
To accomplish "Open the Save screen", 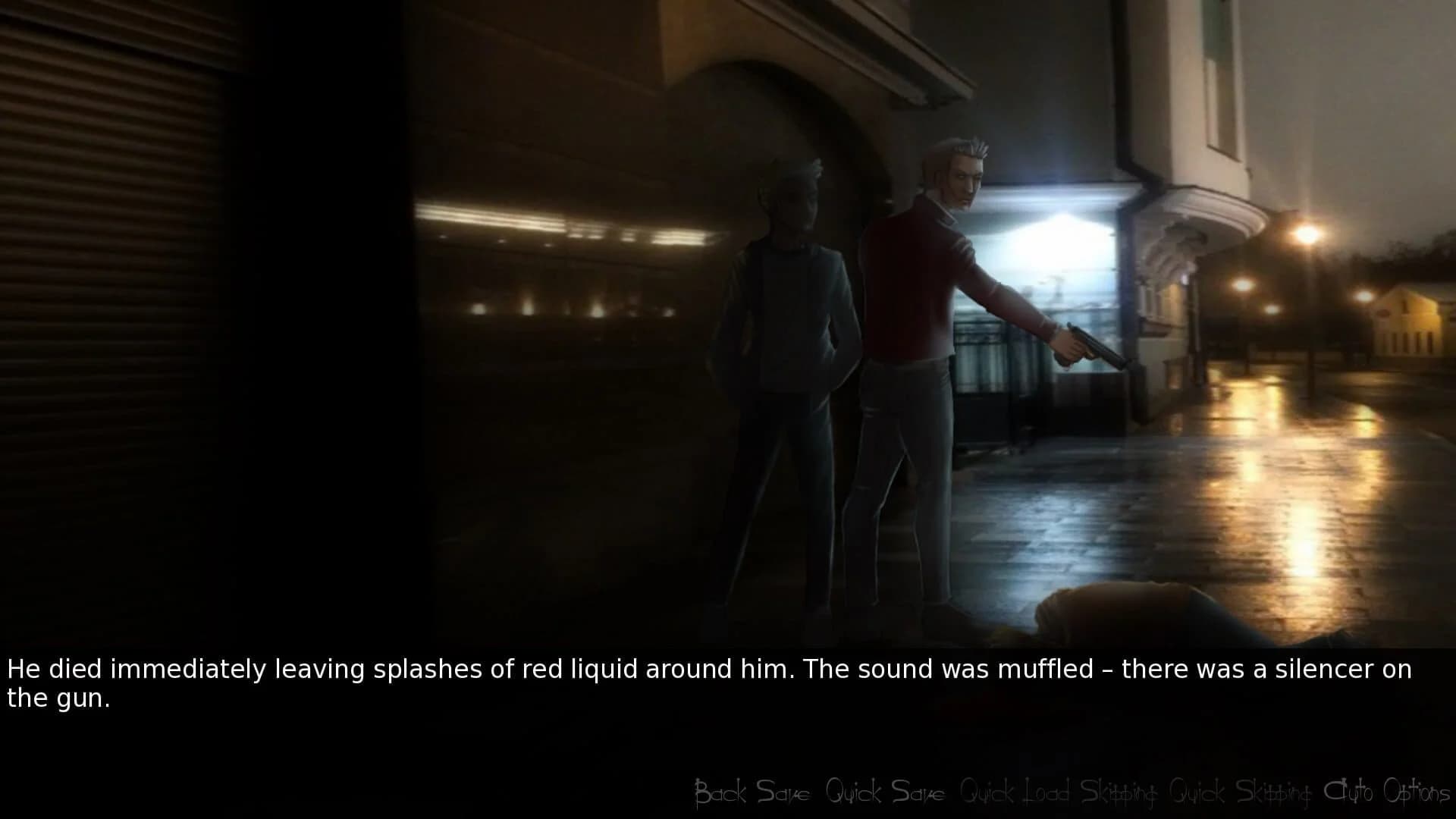I will point(783,792).
